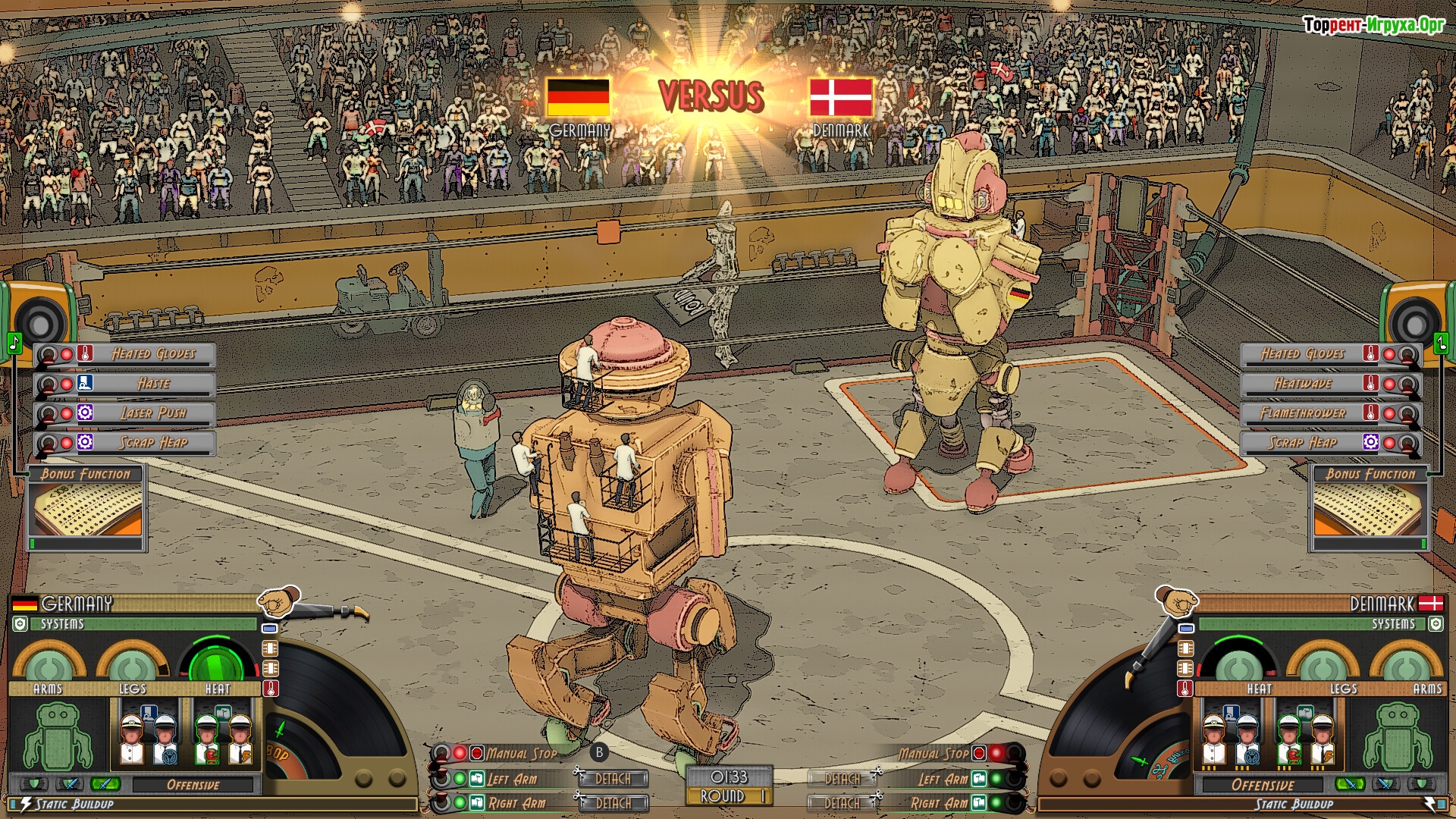1456x819 pixels.
Task: Open Denmark's Bonus Function punch card
Action: [x=1370, y=510]
